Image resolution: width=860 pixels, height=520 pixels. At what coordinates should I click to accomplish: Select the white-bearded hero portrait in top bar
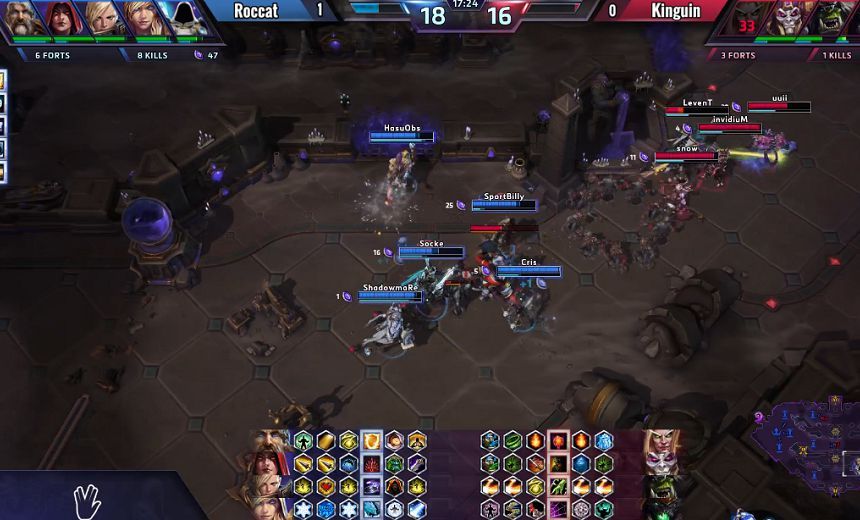click(18, 19)
